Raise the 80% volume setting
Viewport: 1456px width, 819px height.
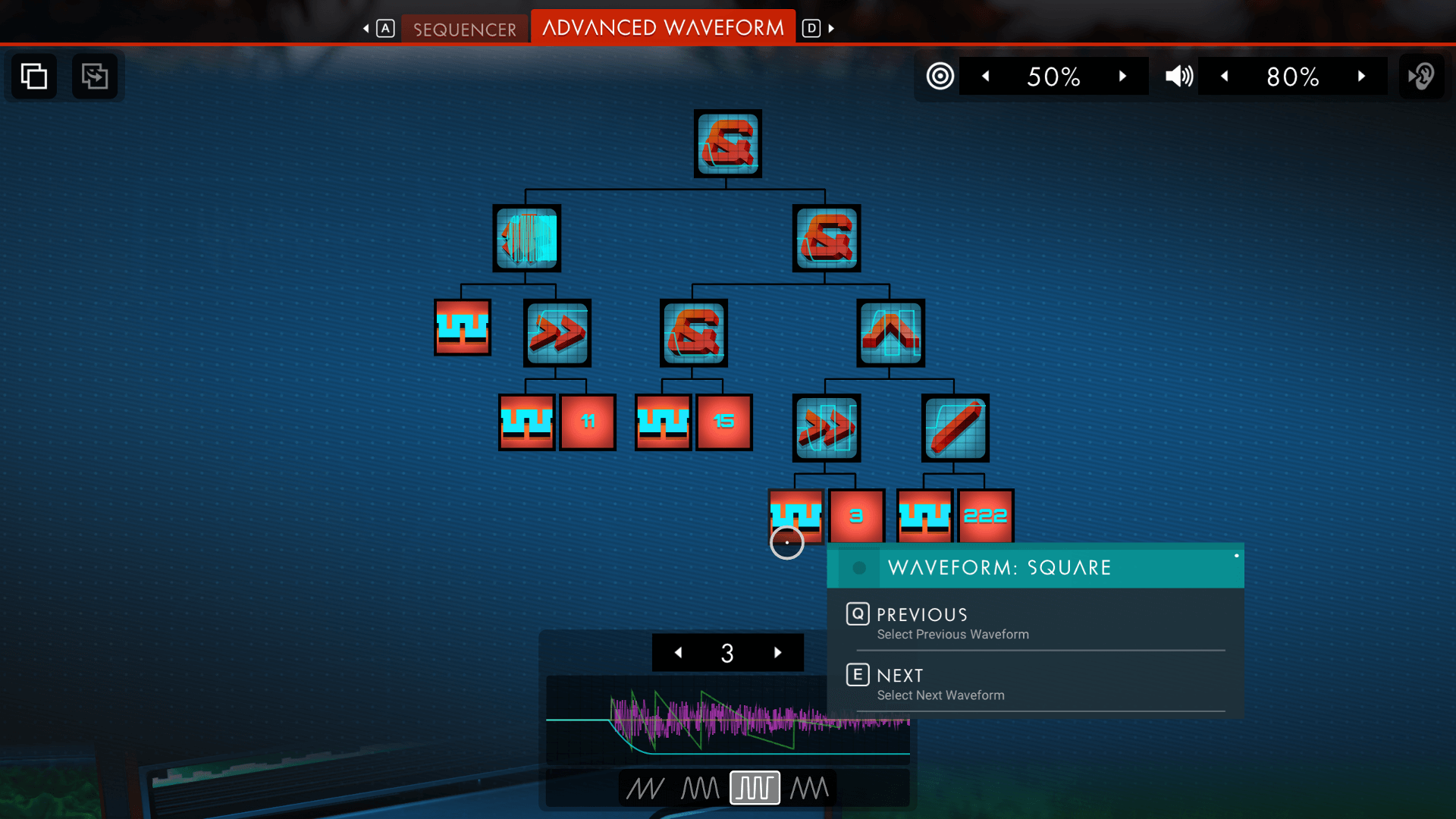tap(1361, 76)
